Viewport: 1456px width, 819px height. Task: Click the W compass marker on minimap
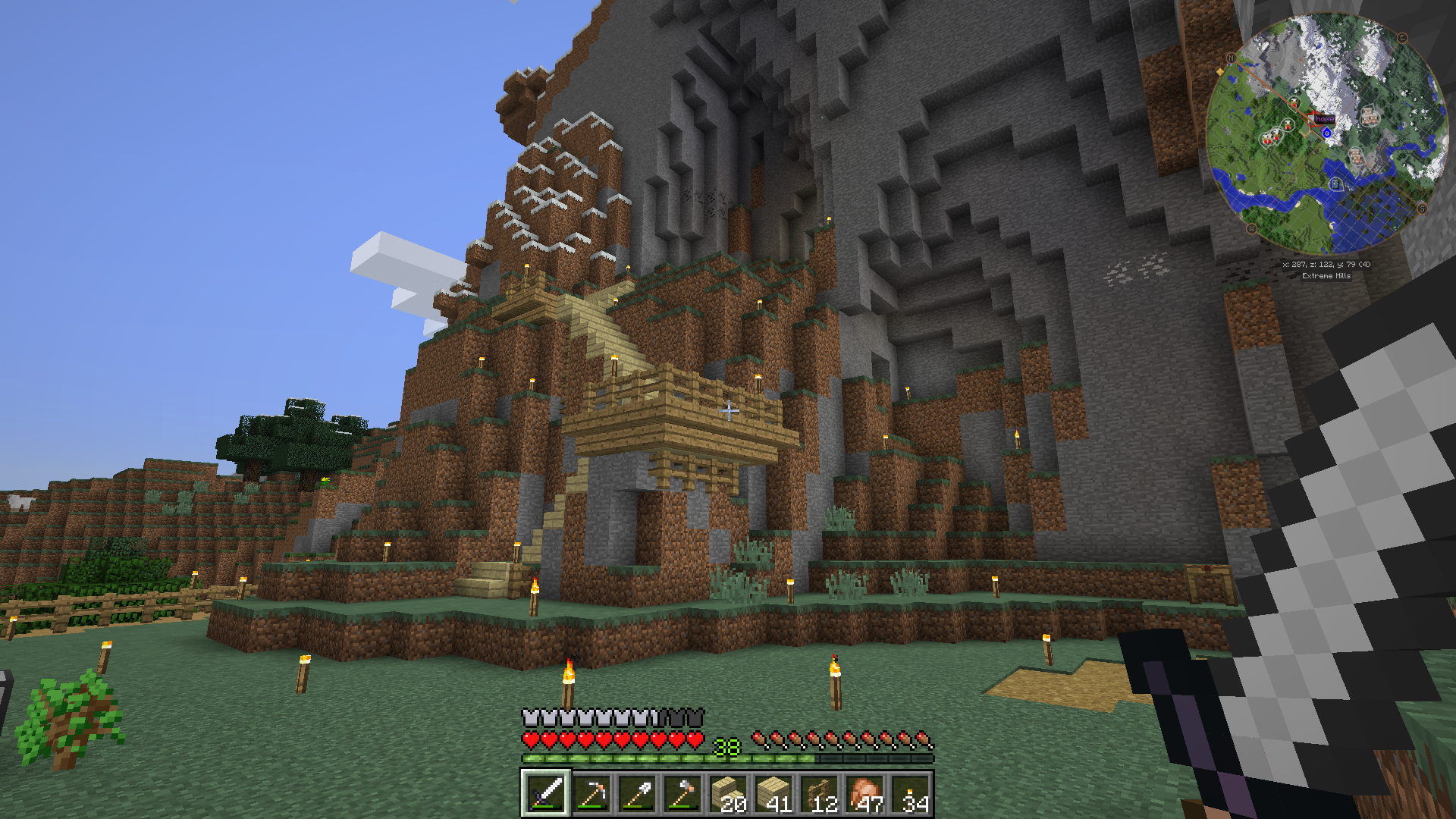(1251, 228)
